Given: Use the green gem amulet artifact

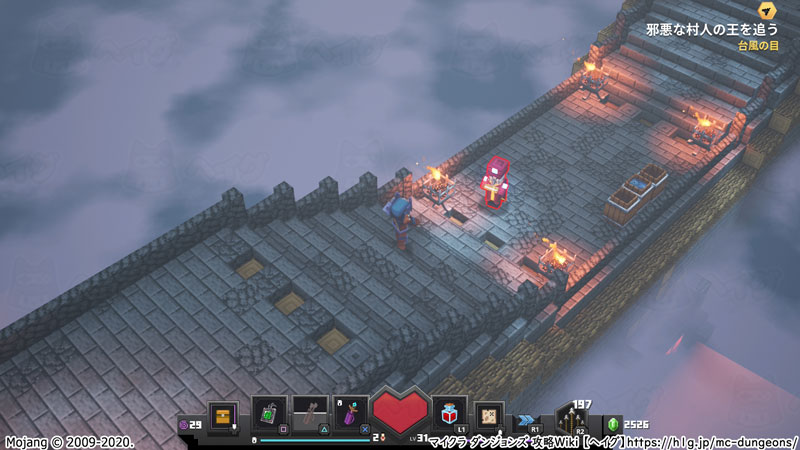Looking at the screenshot, I should pos(270,413).
